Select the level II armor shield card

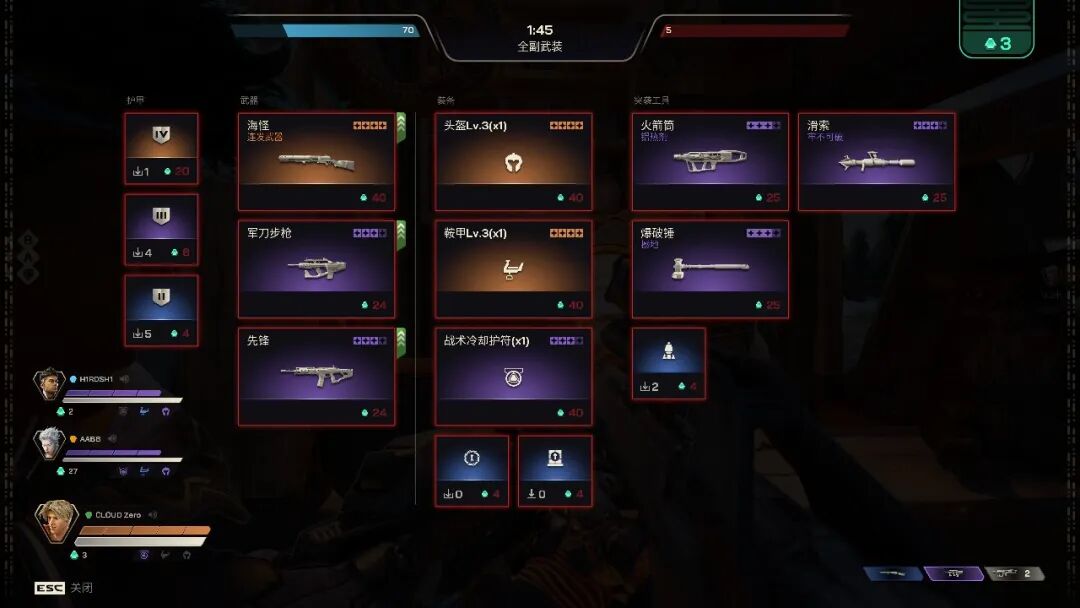[161, 310]
